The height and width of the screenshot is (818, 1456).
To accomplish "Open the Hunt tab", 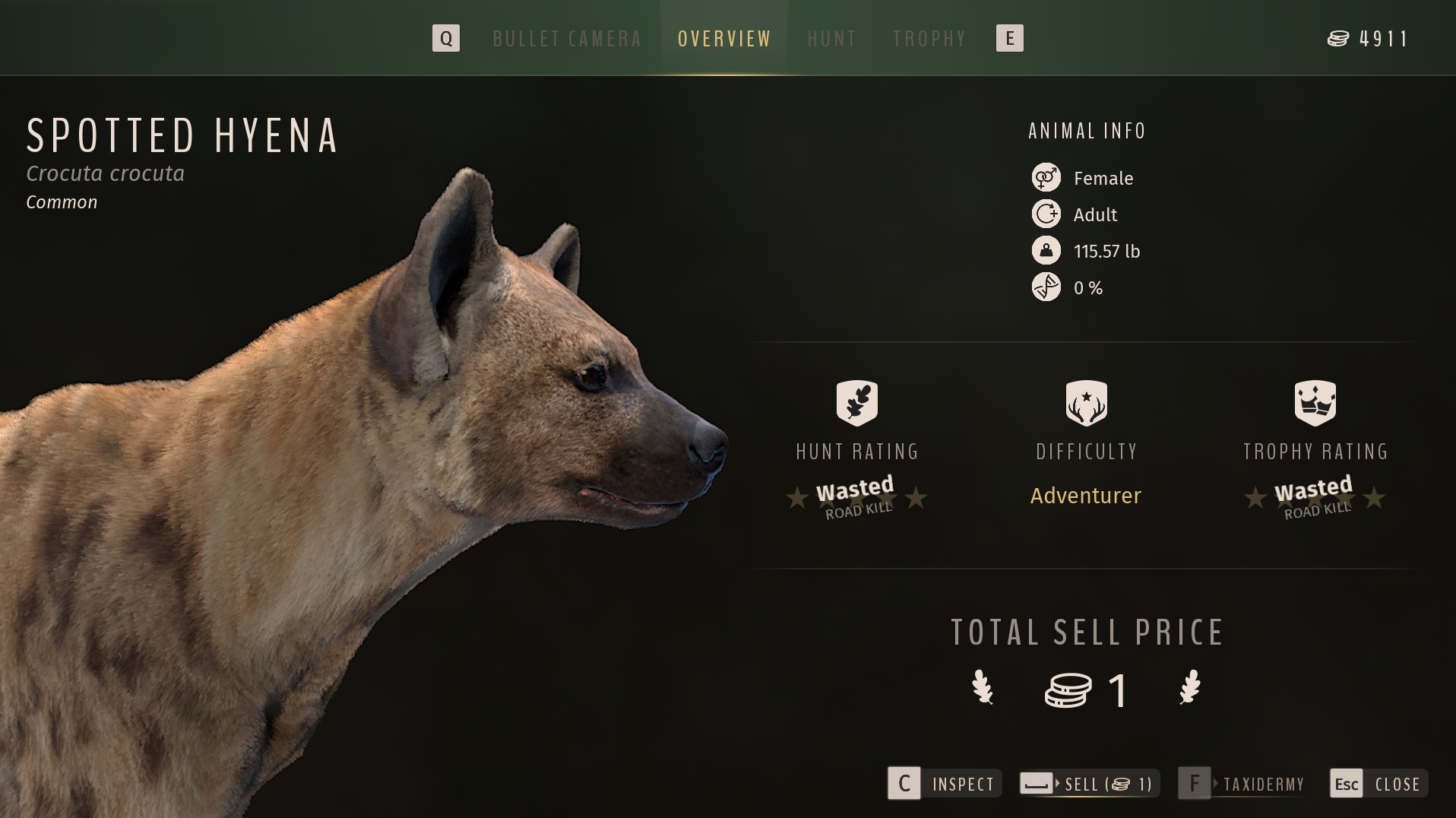I will [x=831, y=39].
